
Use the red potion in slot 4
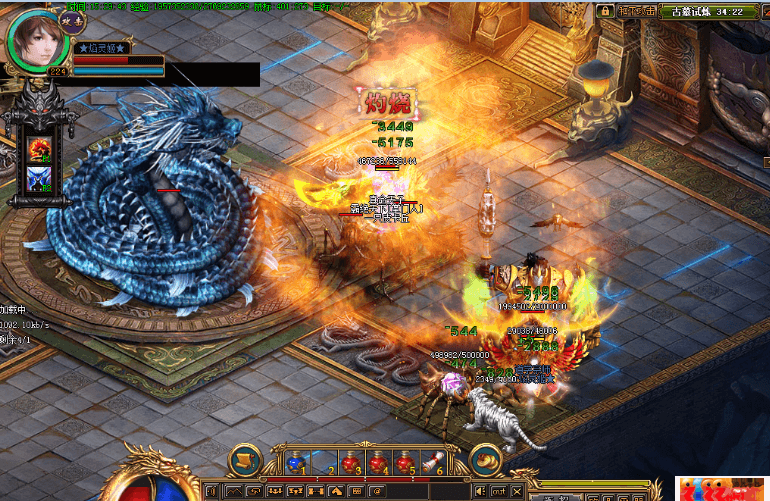[x=378, y=462]
